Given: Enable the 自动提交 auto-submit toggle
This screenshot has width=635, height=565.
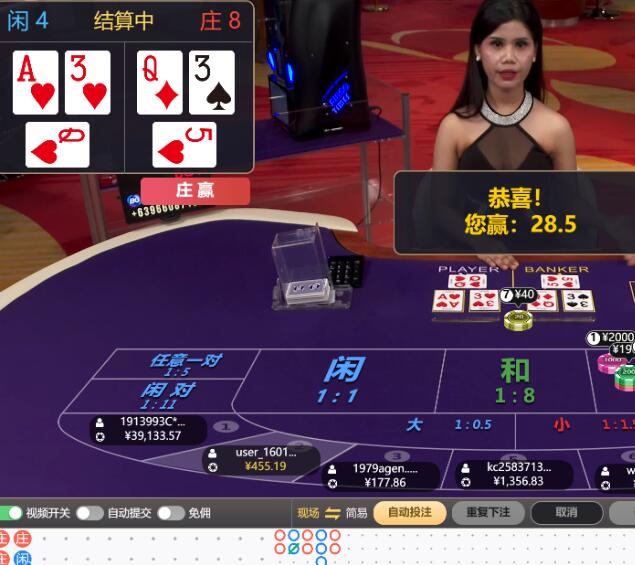Looking at the screenshot, I should click(x=90, y=513).
